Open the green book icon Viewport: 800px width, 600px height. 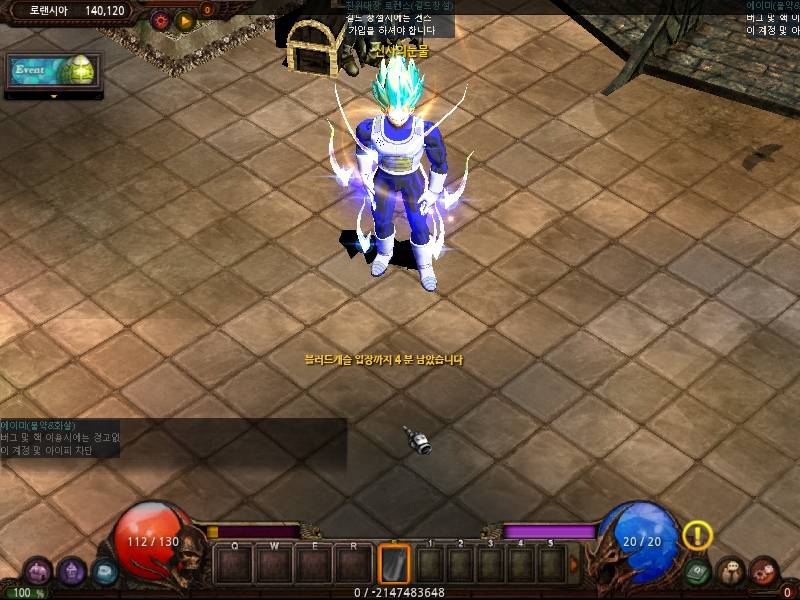click(x=699, y=572)
